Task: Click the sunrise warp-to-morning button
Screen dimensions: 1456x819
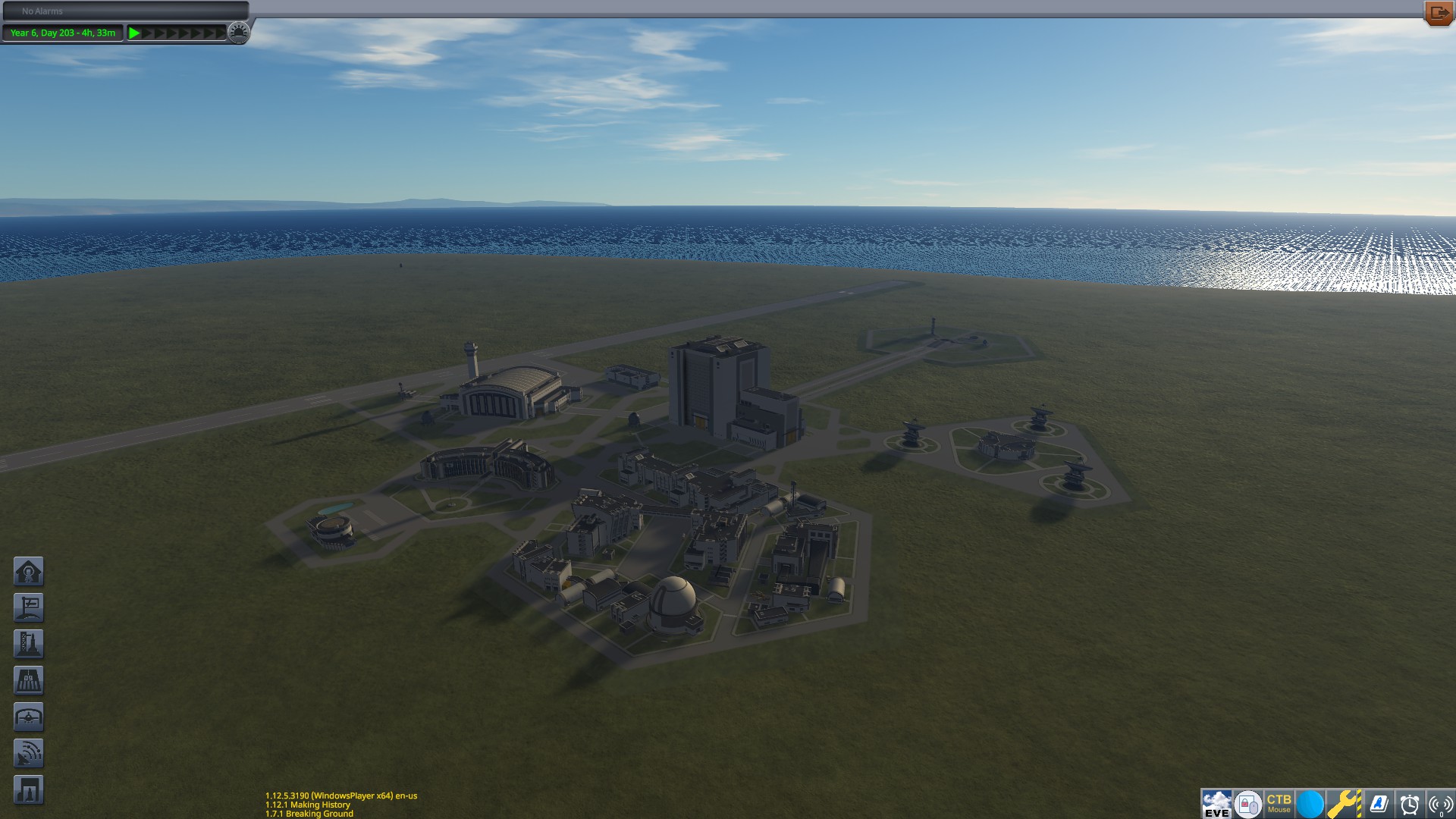Action: (x=239, y=33)
